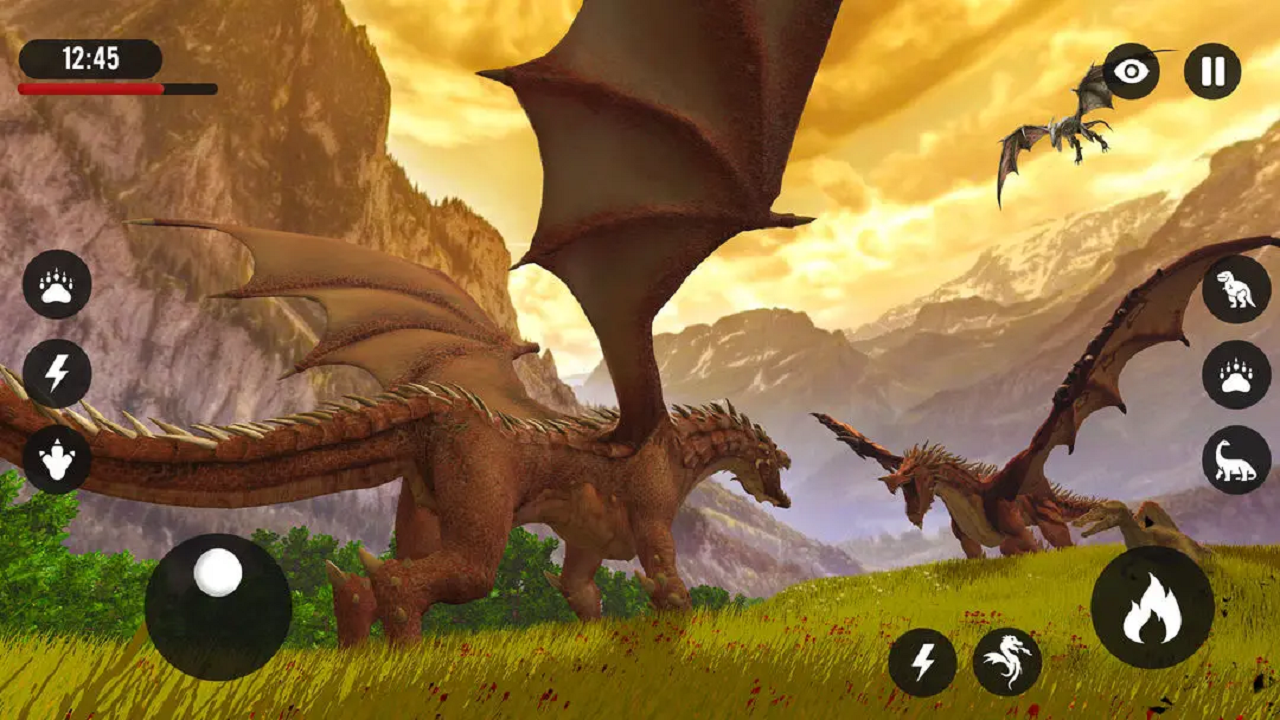Toggle the dash ability on left panel

pos(57,375)
